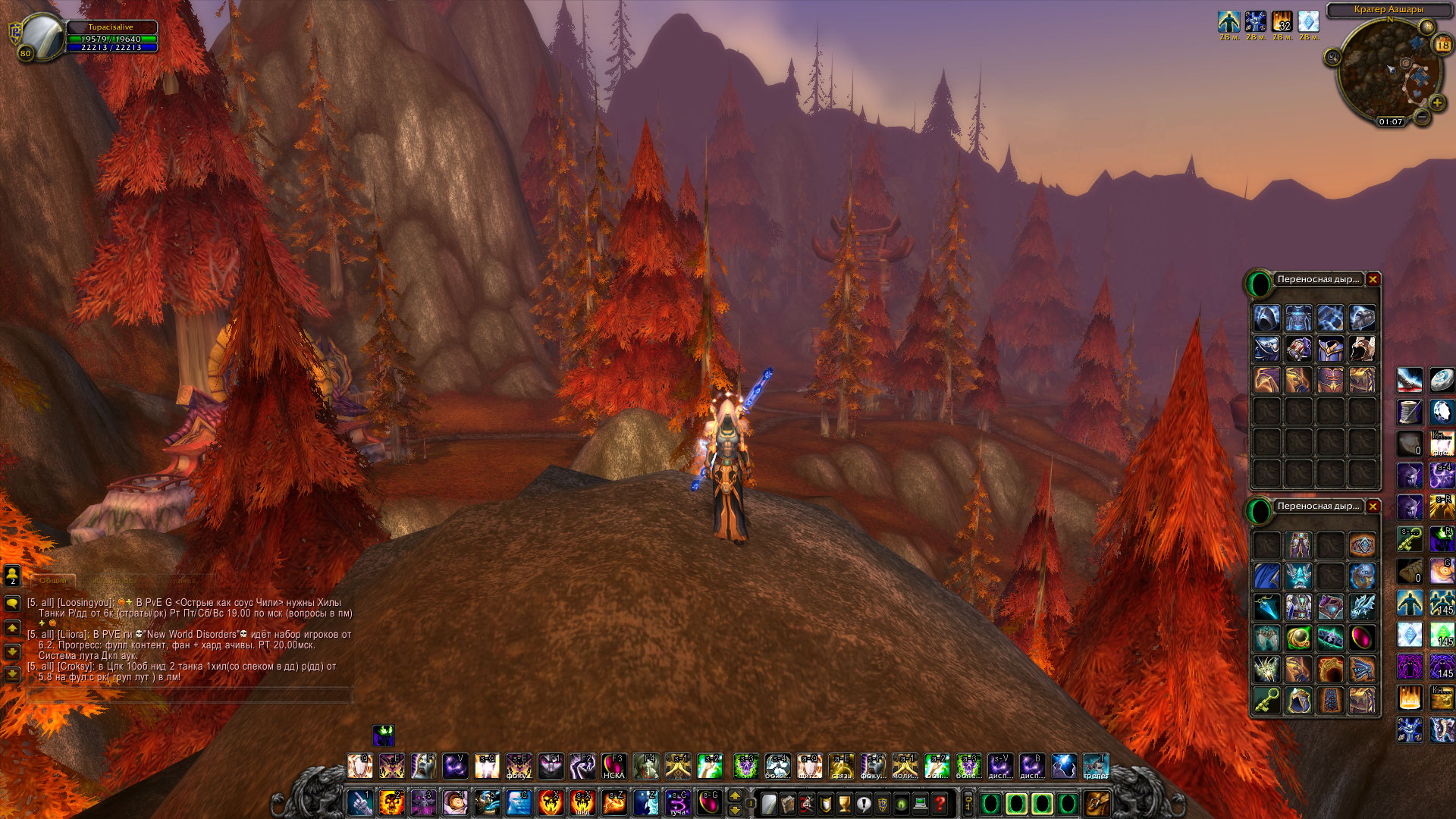Viewport: 1456px width, 819px height.
Task: Select the red gem in the lower bag
Action: click(x=1362, y=638)
